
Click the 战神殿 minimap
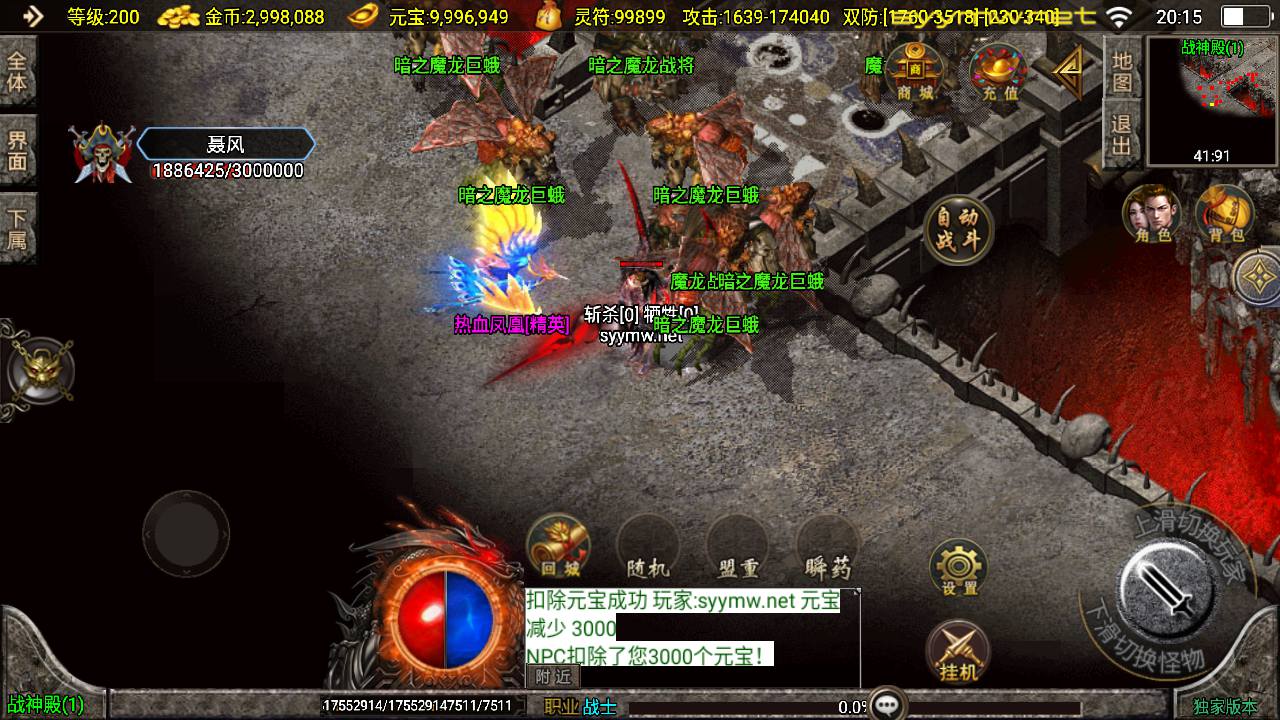(1211, 100)
